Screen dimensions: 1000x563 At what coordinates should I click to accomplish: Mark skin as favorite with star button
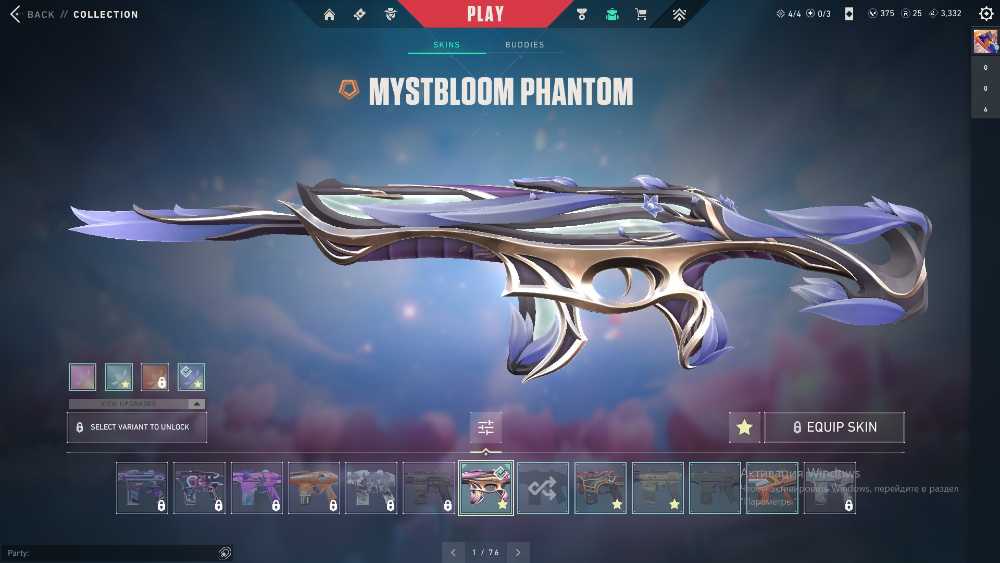point(744,427)
